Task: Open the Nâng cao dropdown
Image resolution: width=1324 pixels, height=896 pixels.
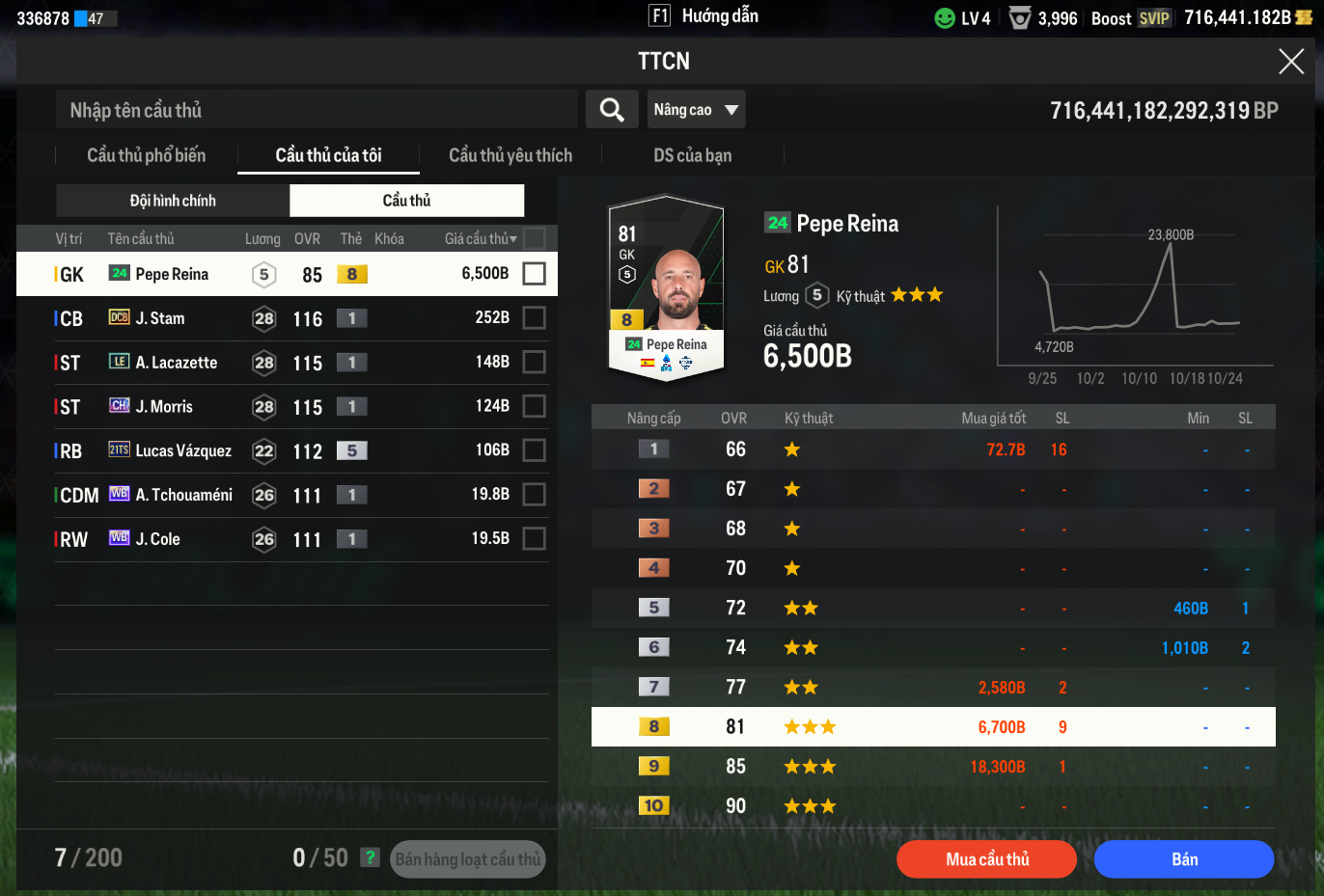Action: tap(696, 110)
